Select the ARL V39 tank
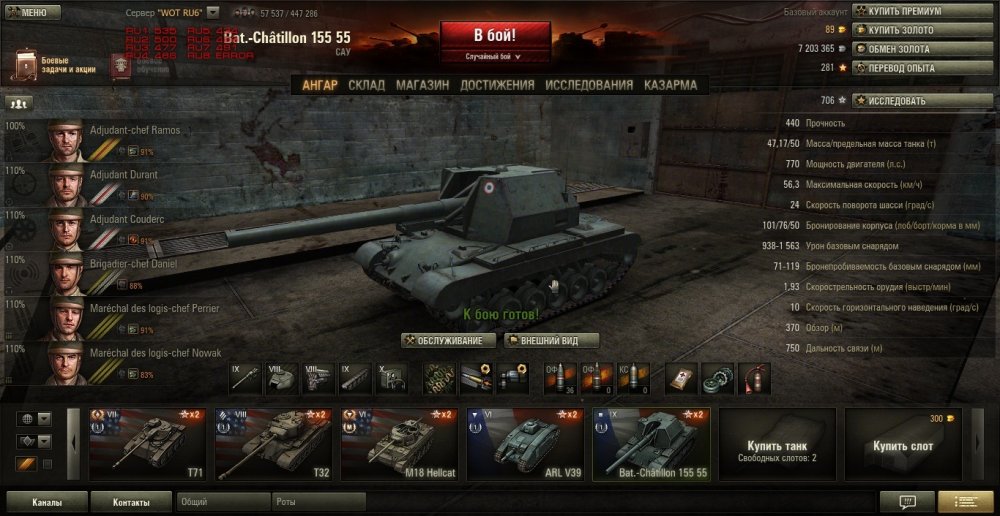Screen dimensions: 1000x516 click(x=524, y=443)
